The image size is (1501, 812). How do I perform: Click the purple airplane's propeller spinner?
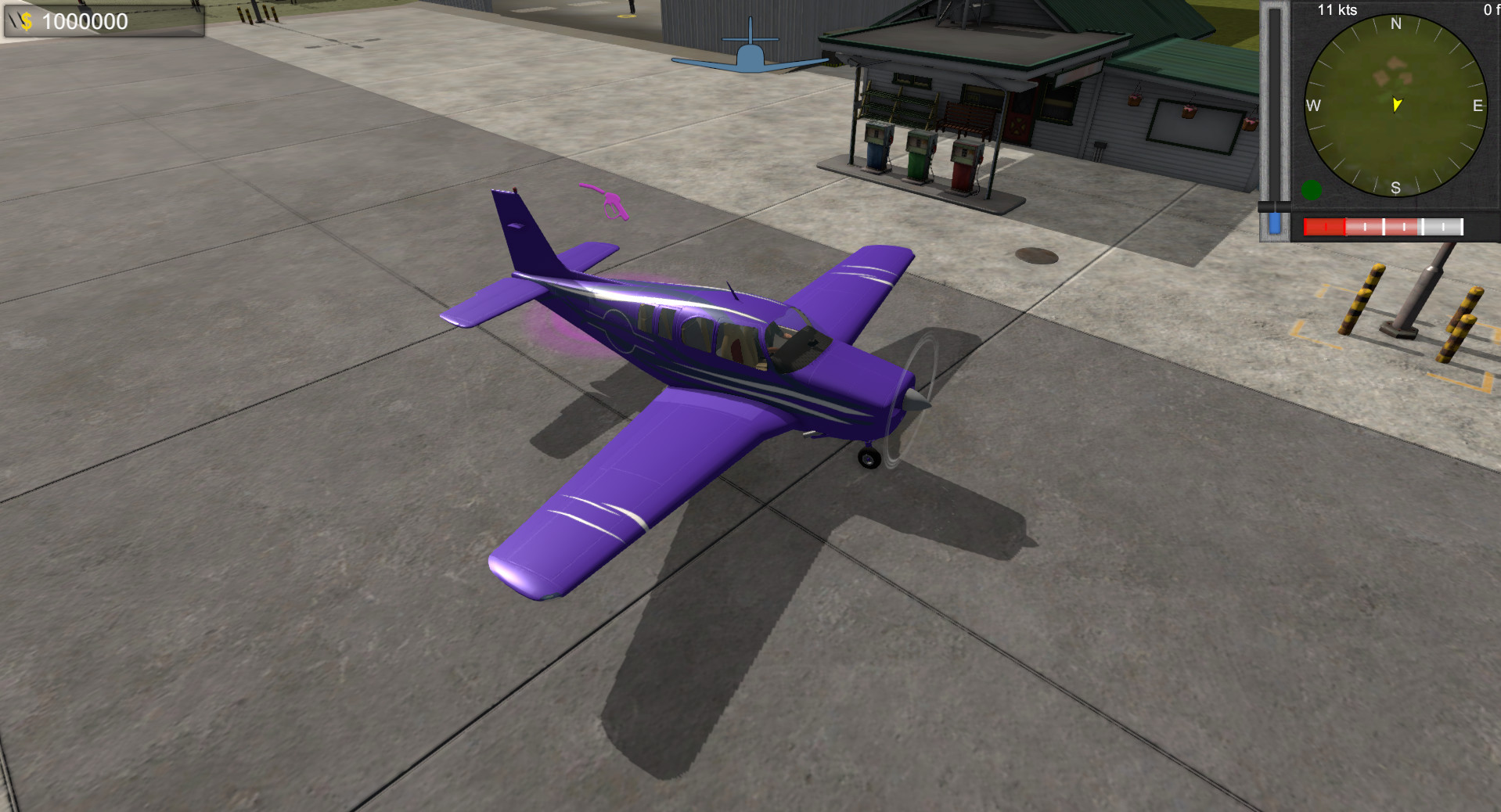click(916, 401)
